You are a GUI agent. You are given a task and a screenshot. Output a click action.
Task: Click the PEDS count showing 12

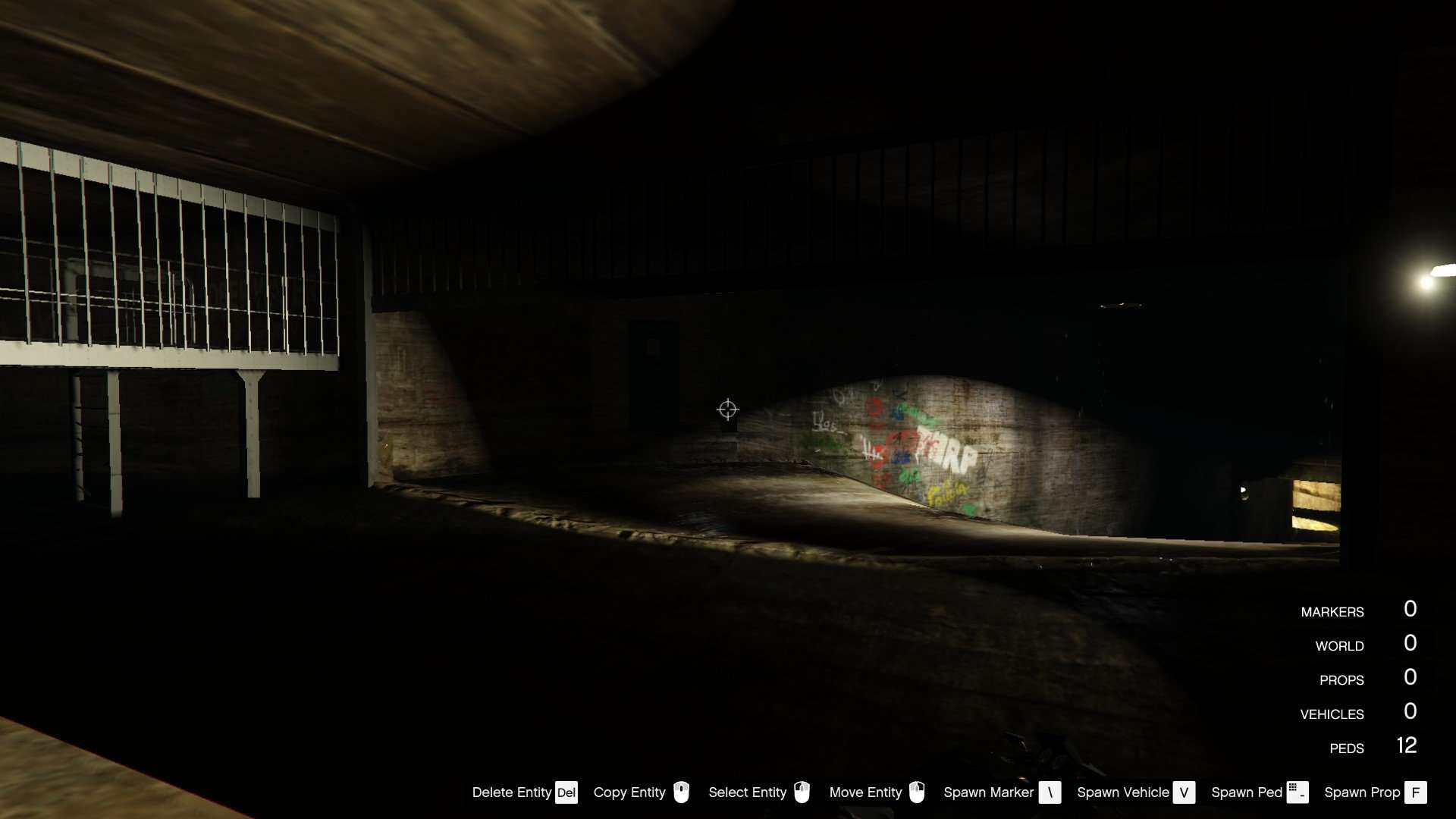(x=1407, y=746)
